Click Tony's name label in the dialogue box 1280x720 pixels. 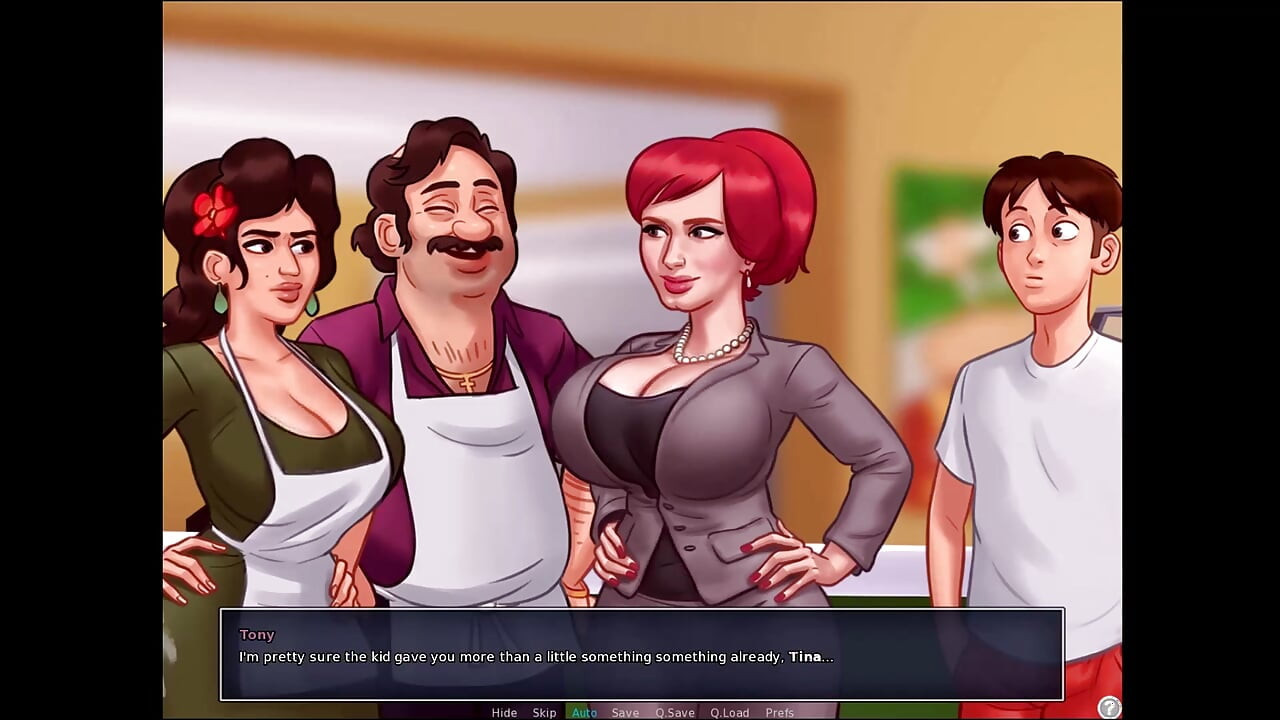point(257,634)
